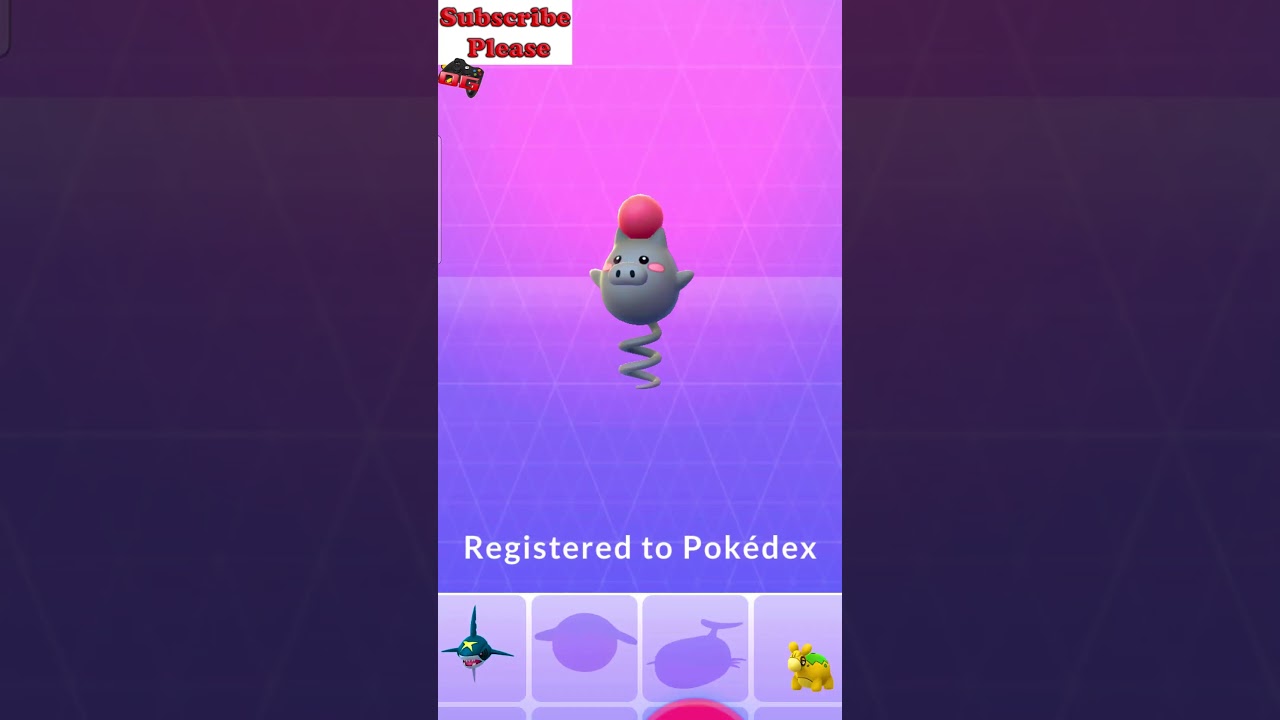Viewport: 1280px width, 720px height.
Task: Expand the Registered to Pokédex banner
Action: (640, 548)
